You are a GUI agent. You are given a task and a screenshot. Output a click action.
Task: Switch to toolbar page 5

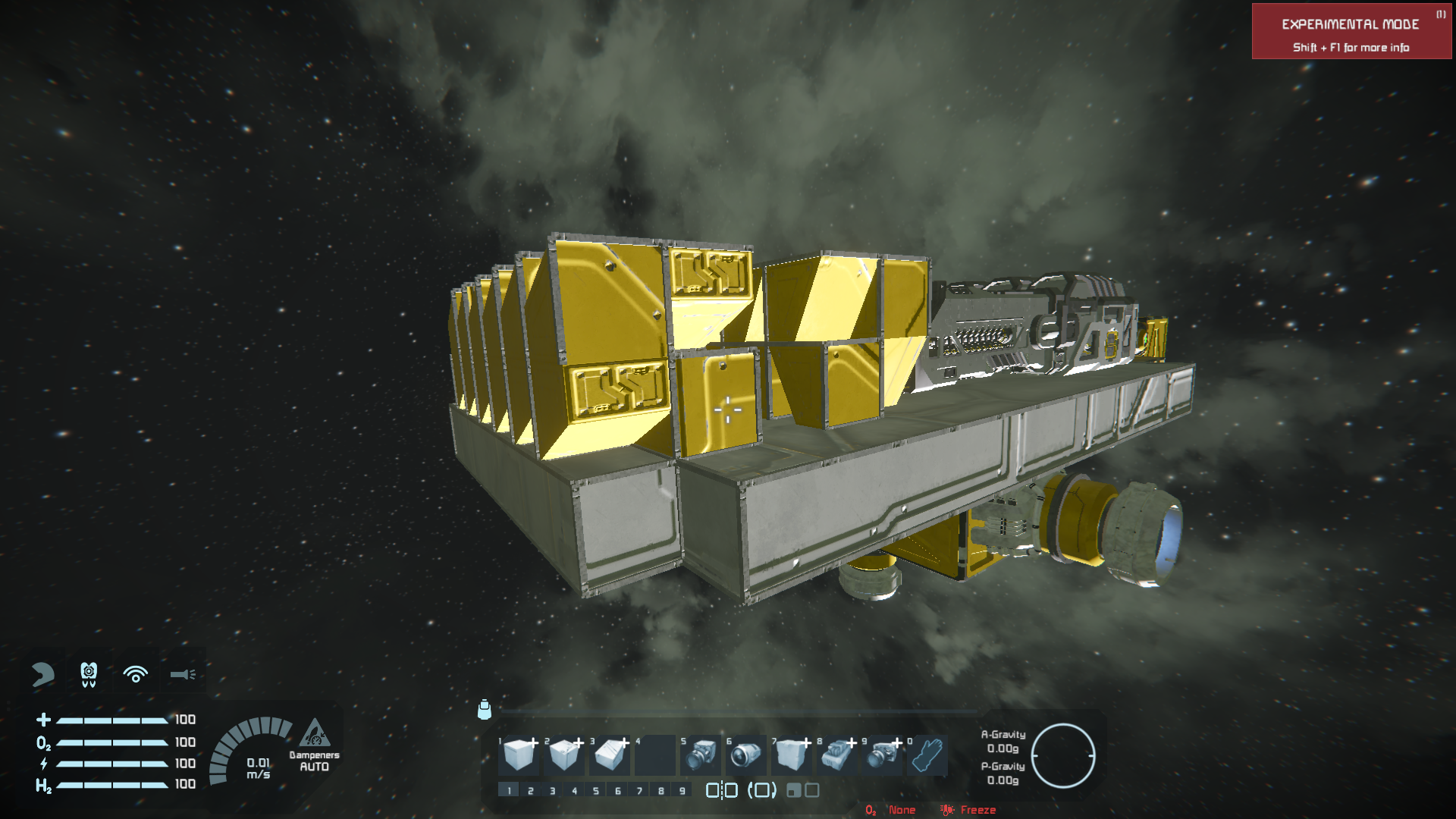pyautogui.click(x=596, y=791)
